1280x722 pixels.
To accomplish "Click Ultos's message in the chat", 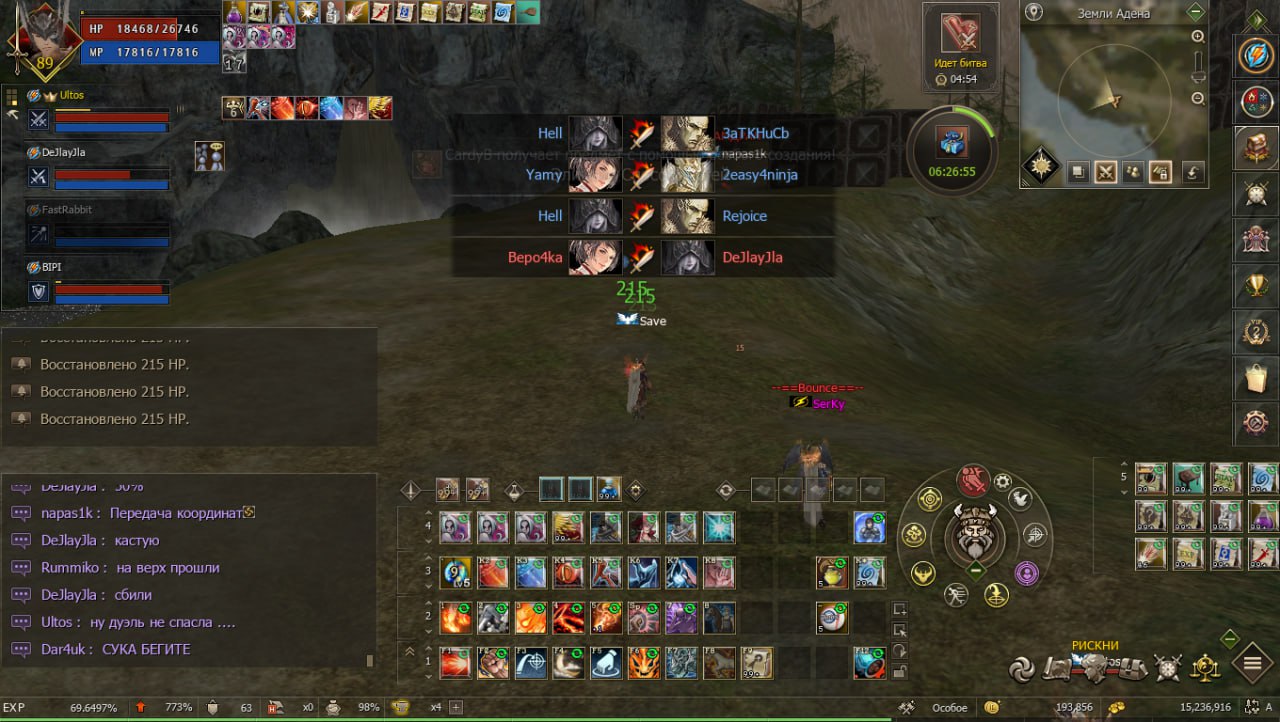I will pyautogui.click(x=163, y=622).
